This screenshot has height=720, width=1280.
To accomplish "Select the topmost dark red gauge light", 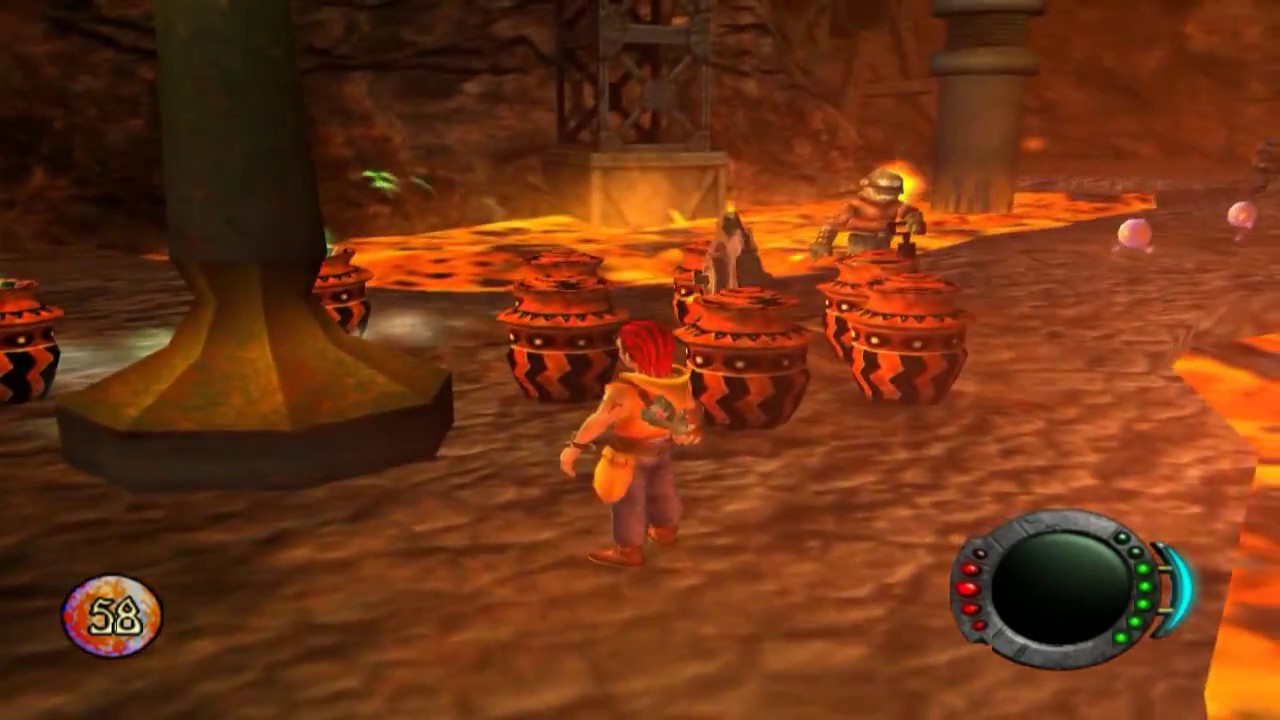I will (977, 553).
